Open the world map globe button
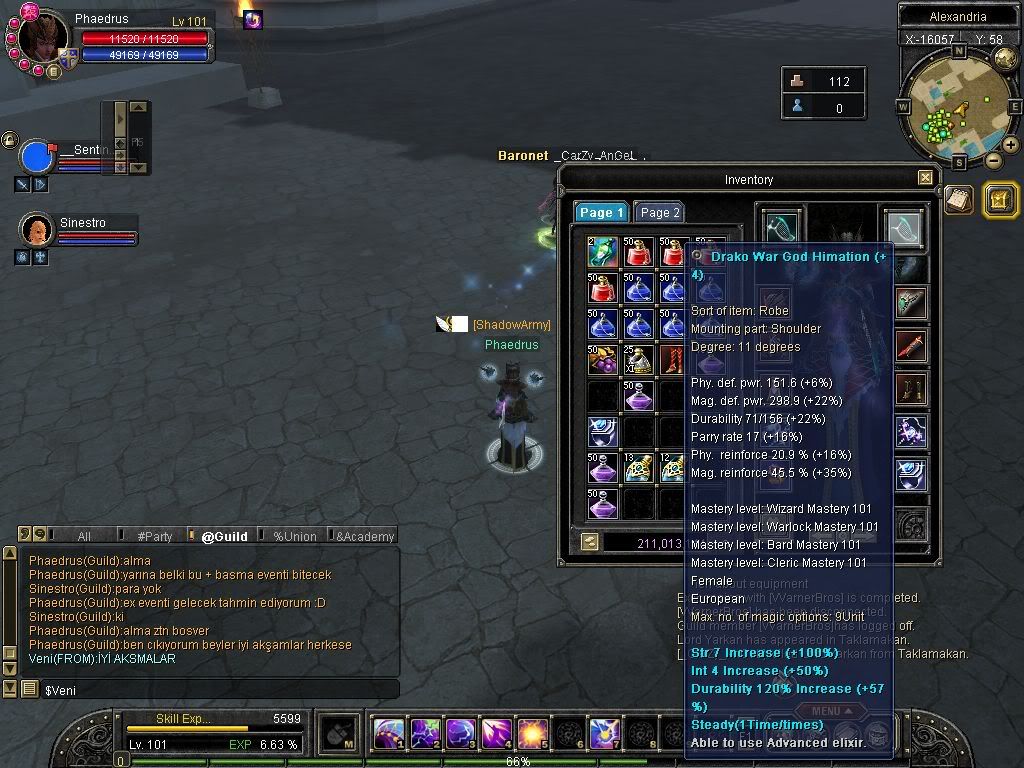Image resolution: width=1024 pixels, height=768 pixels. click(1005, 58)
